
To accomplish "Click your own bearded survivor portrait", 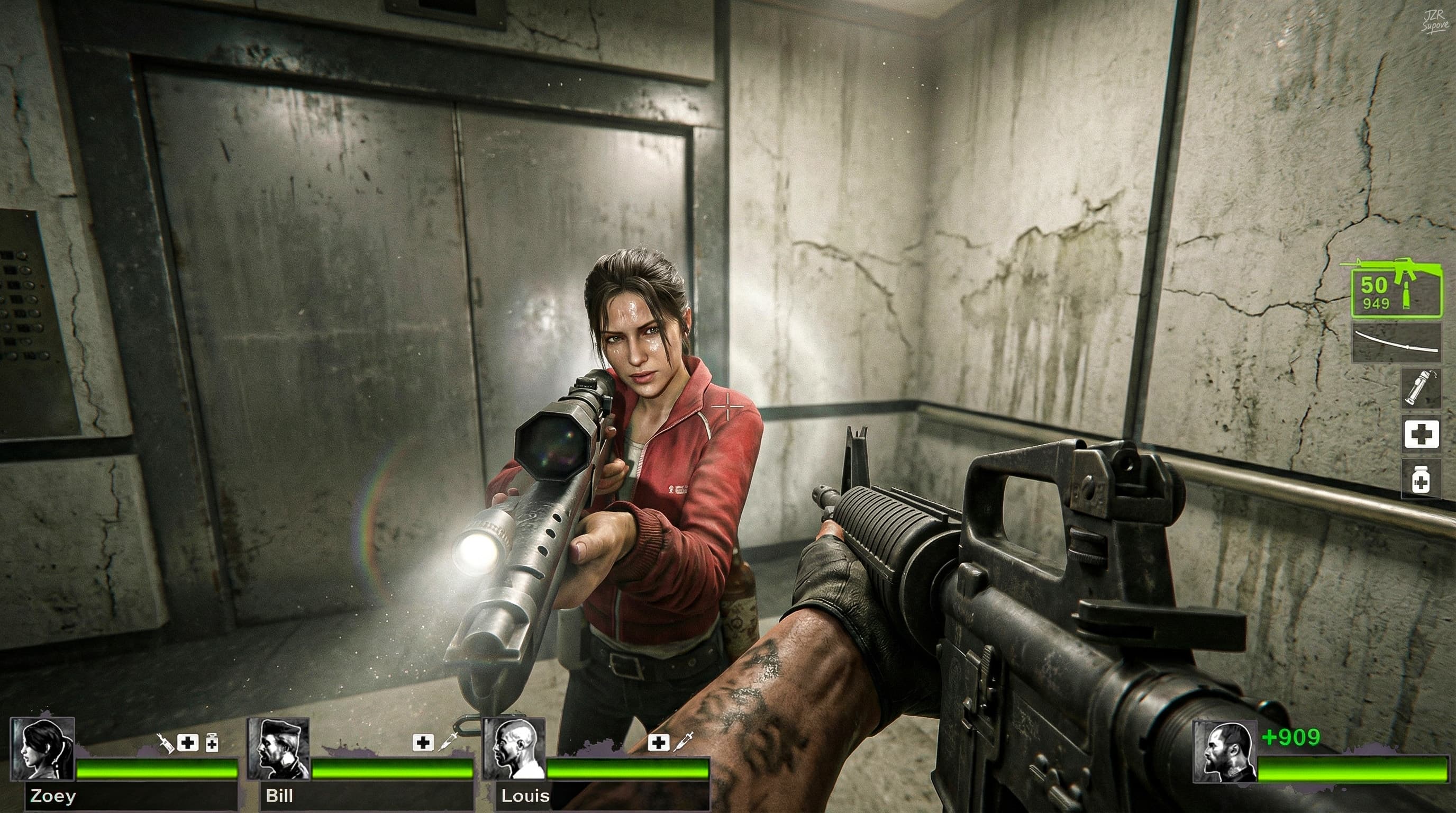I will click(x=1225, y=753).
